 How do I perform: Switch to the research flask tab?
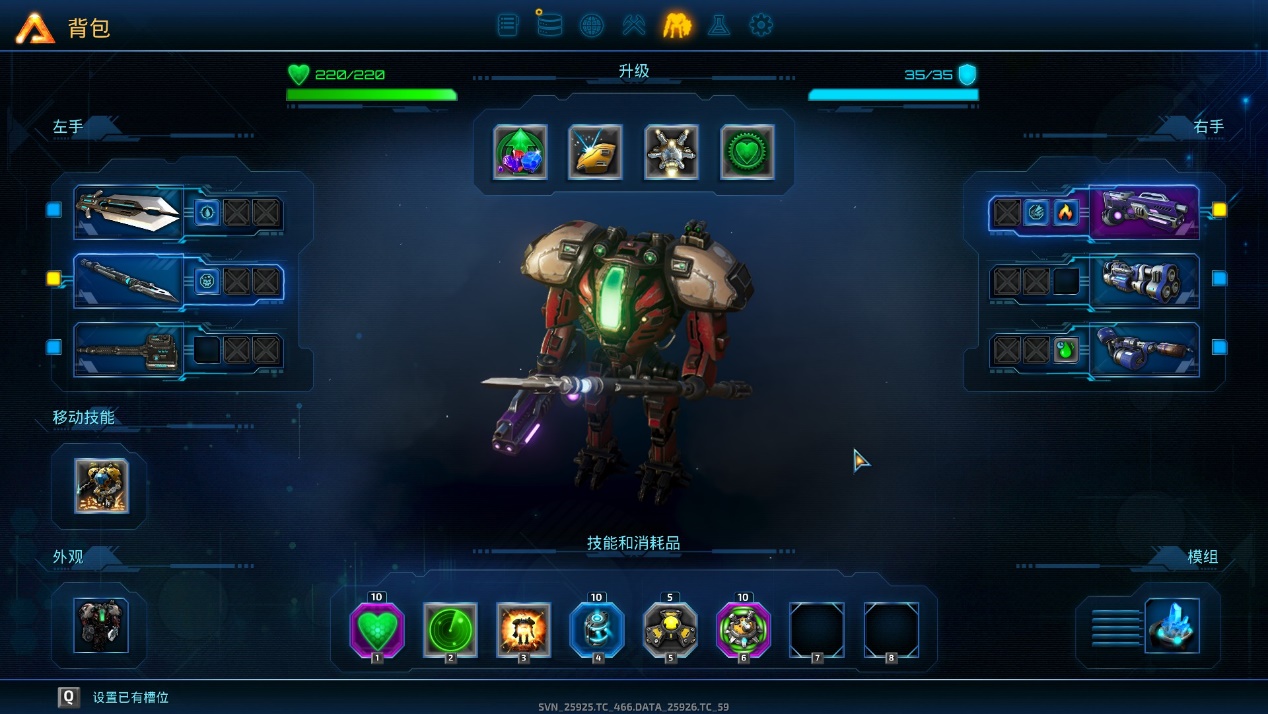pyautogui.click(x=718, y=25)
